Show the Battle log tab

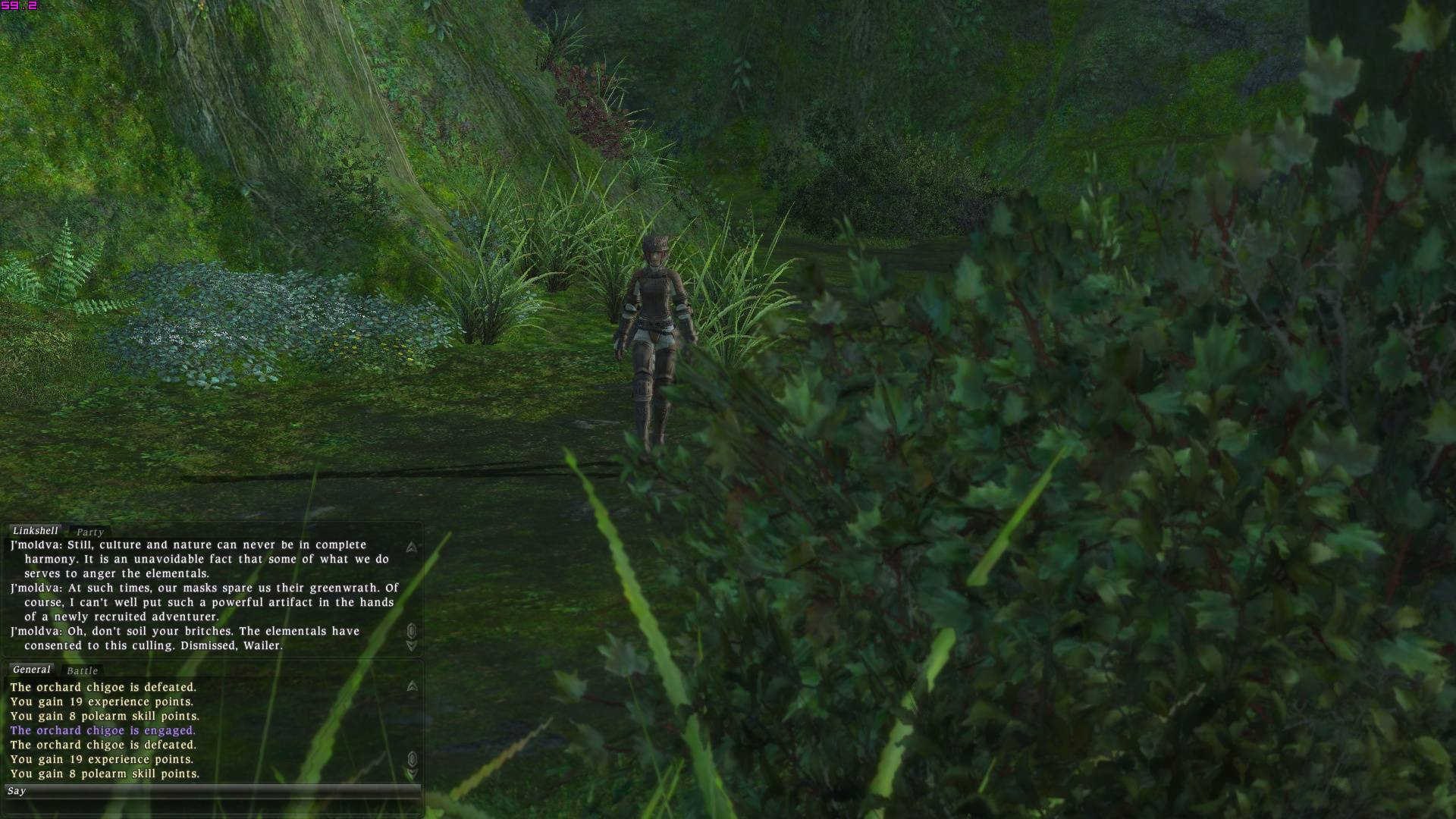[82, 671]
